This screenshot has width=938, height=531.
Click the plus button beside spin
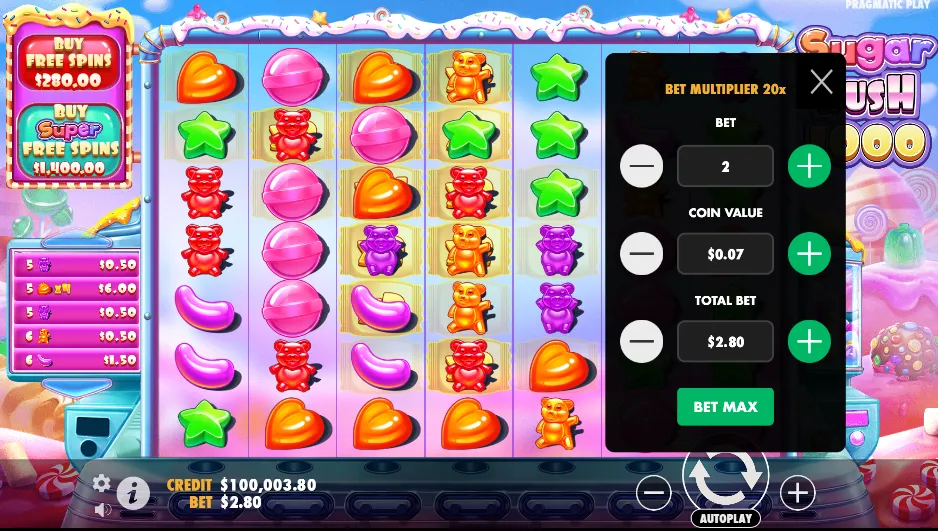click(797, 492)
